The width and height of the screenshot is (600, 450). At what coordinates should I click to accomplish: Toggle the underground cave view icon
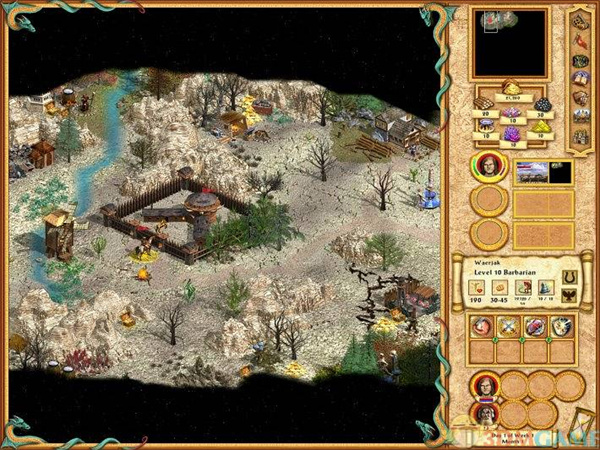580,61
